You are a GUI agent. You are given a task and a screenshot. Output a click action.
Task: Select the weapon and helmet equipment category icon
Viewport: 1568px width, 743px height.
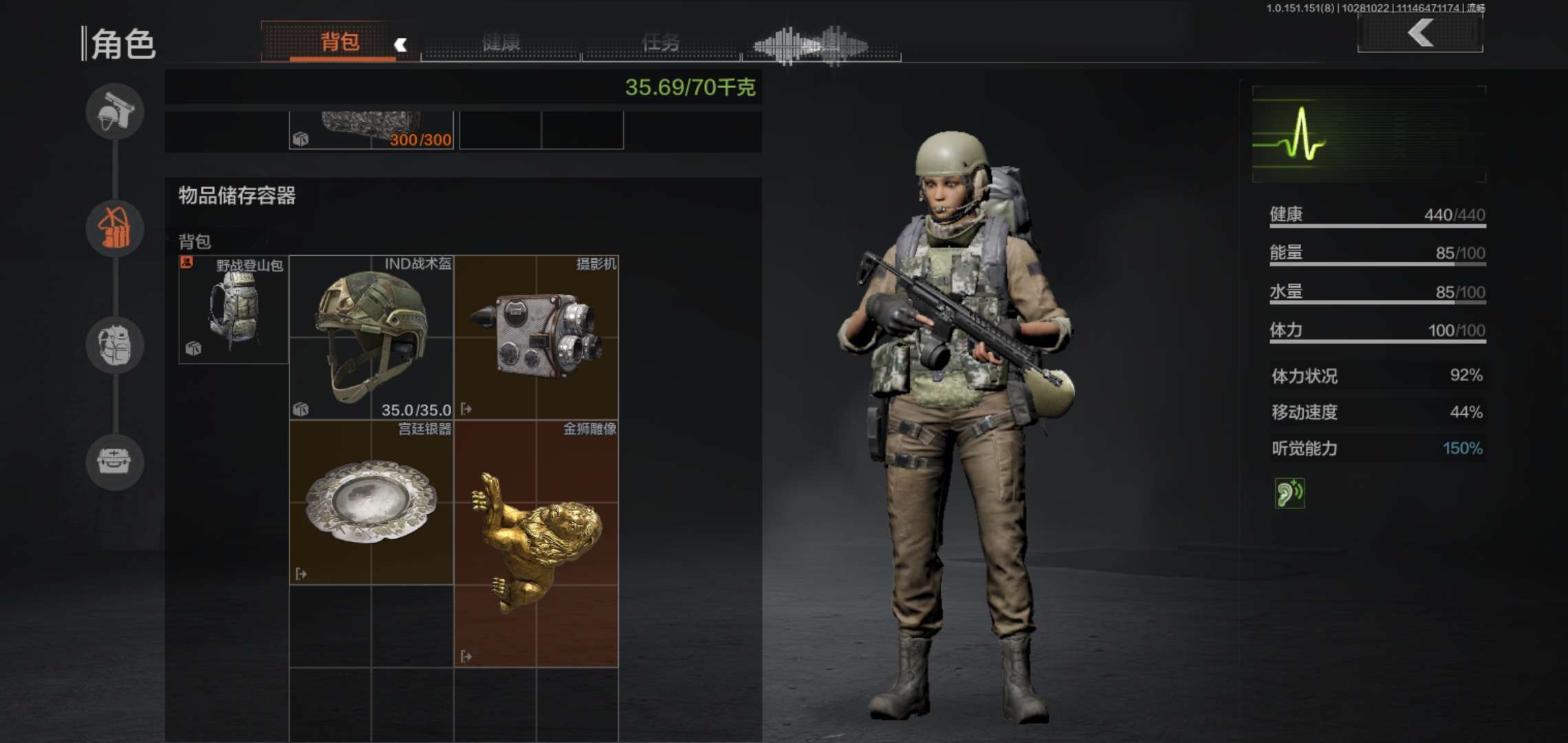[x=115, y=111]
